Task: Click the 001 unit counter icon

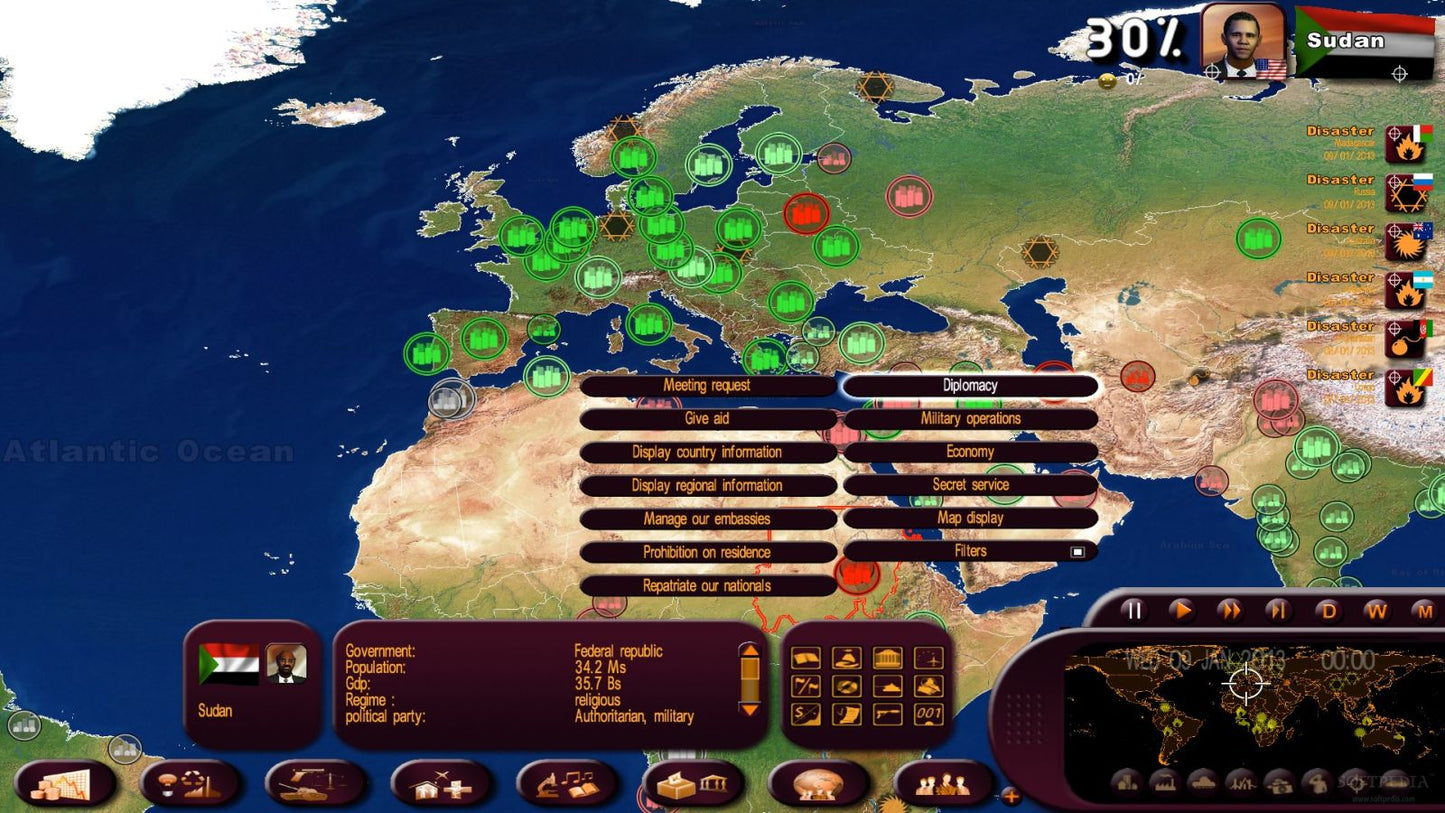Action: (929, 714)
